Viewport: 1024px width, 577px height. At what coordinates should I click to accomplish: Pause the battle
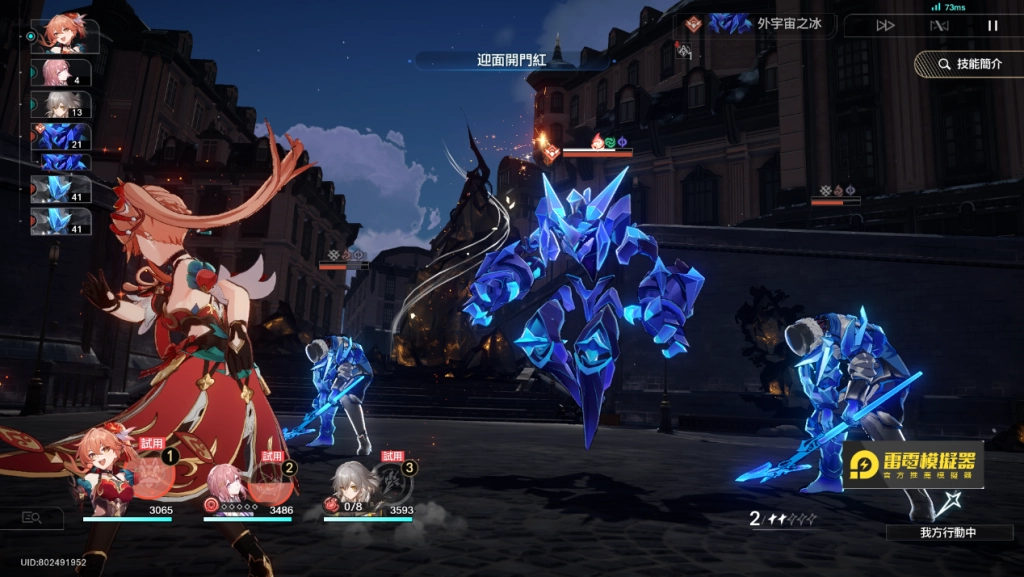(992, 26)
